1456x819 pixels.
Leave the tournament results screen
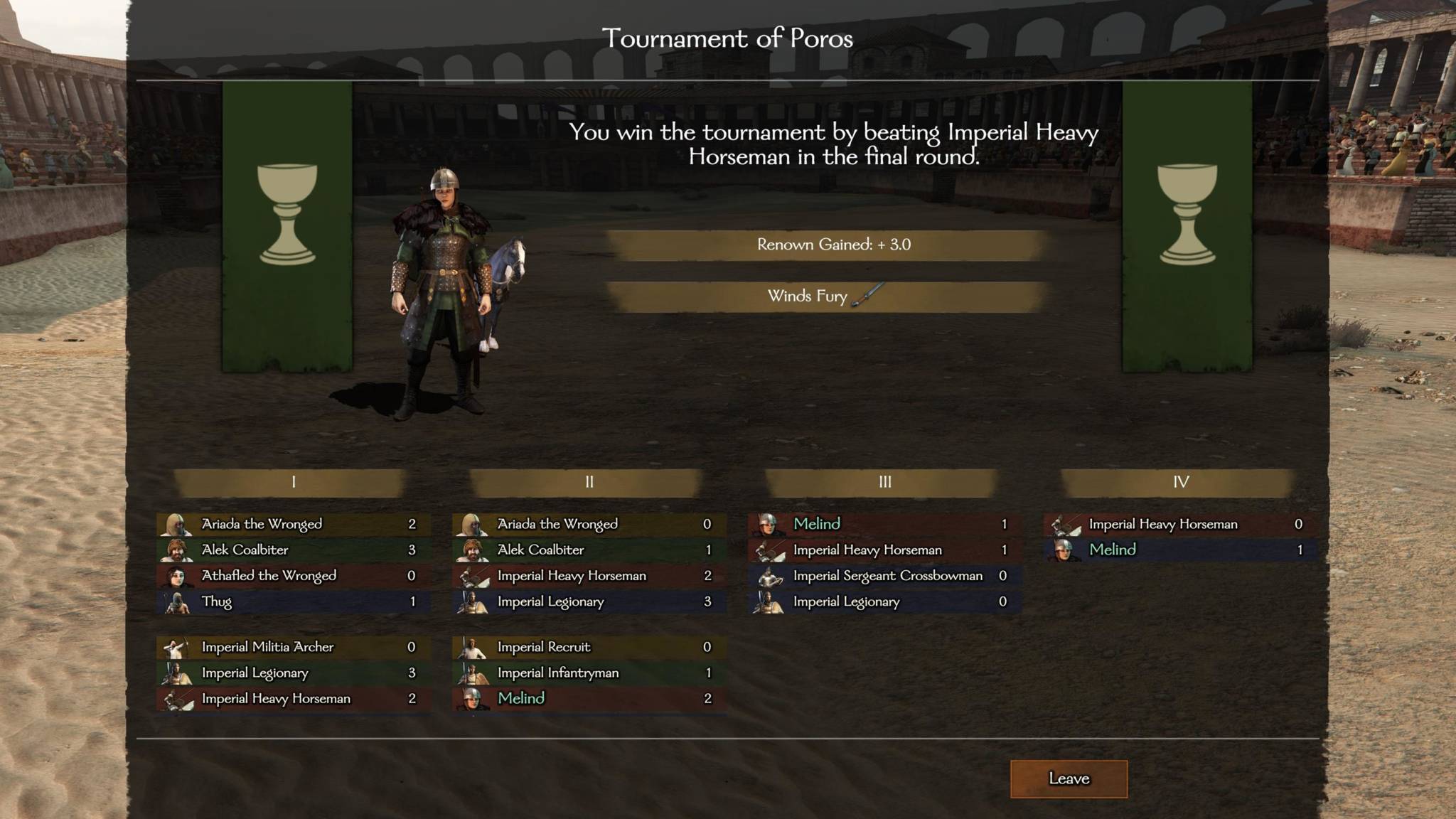1069,778
